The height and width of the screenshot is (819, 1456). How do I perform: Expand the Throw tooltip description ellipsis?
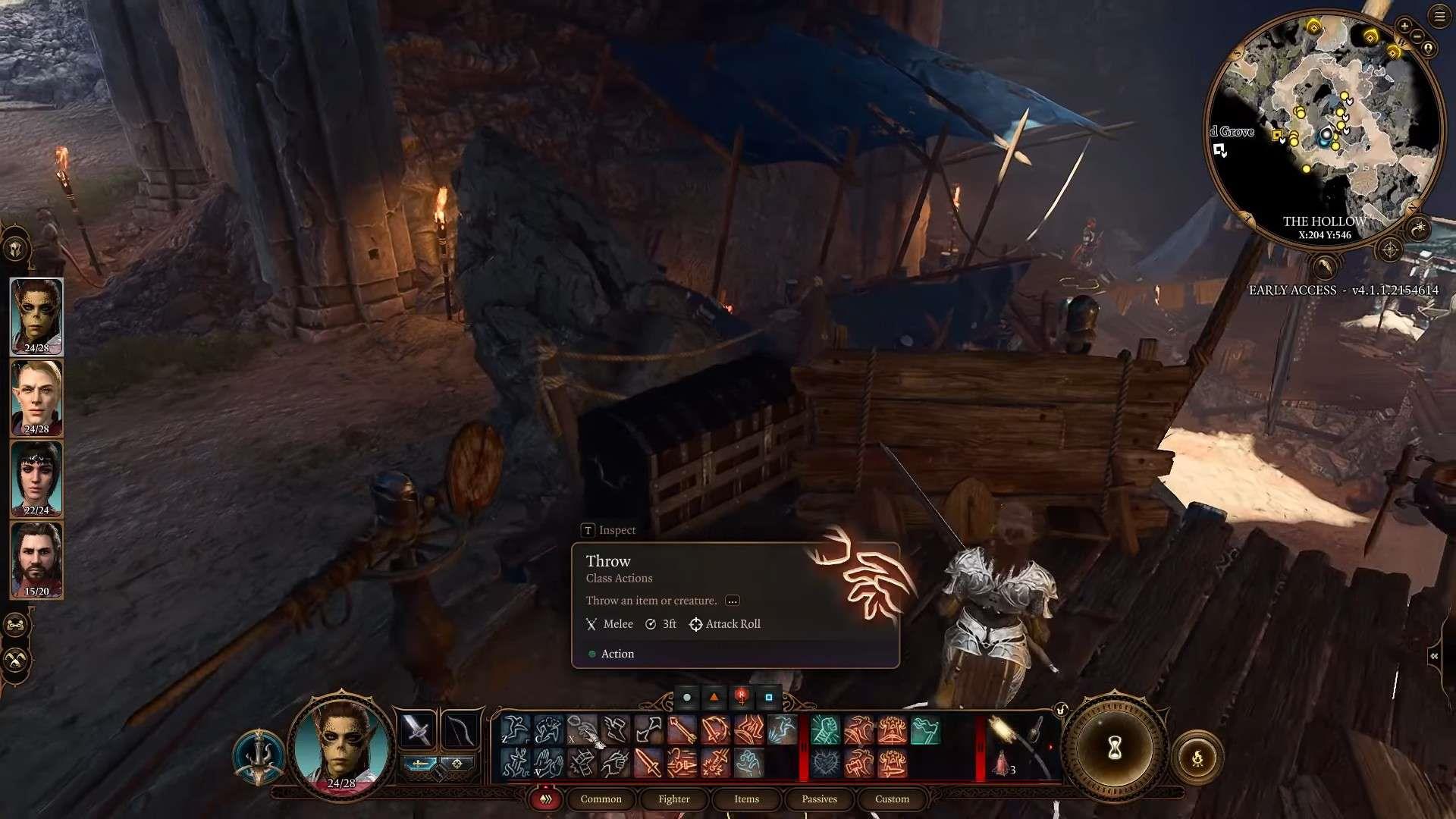[x=732, y=601]
